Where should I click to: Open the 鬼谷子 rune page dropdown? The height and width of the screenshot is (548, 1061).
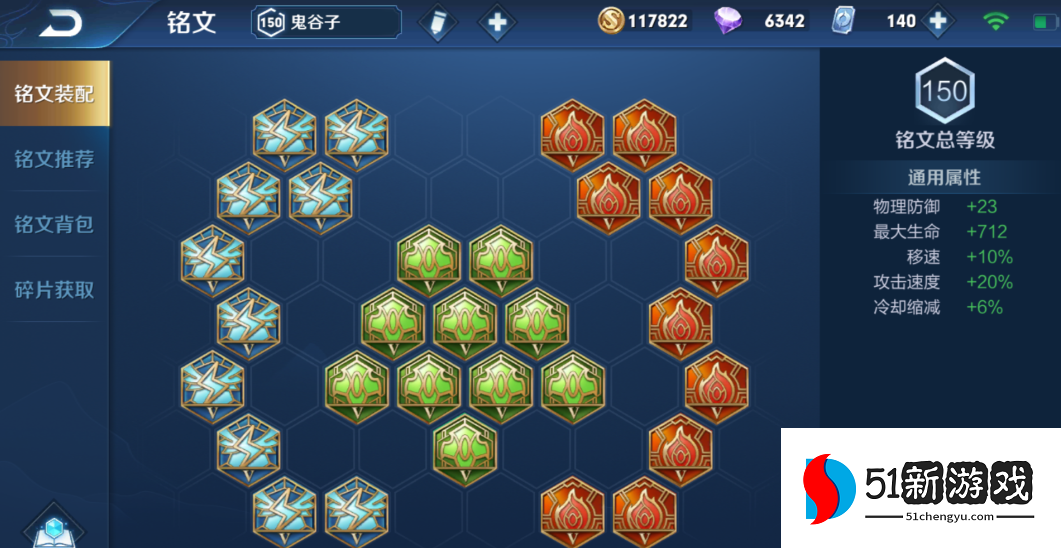326,22
